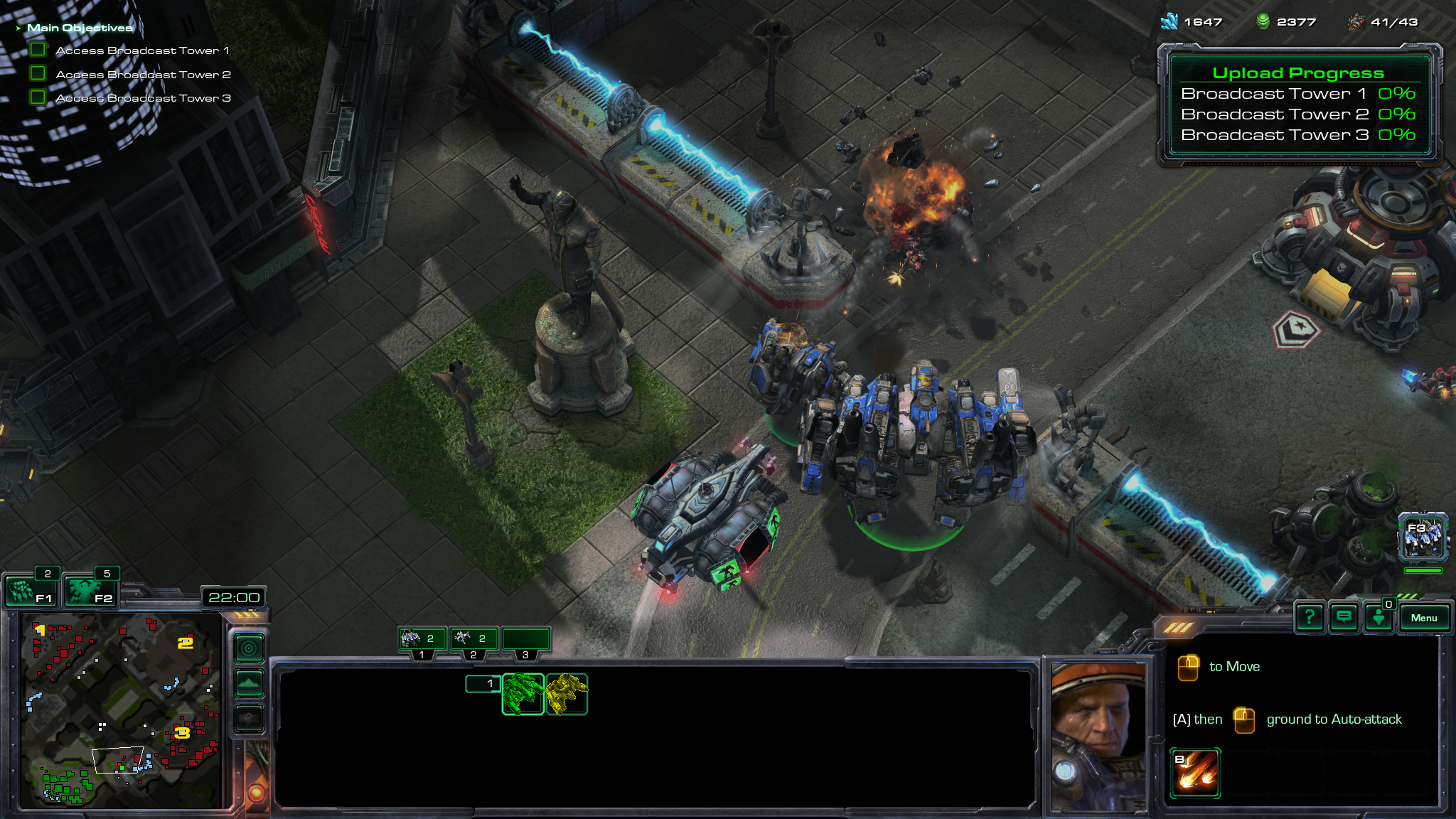The height and width of the screenshot is (819, 1456).
Task: Click the minimap handshake alliance color button
Action: (x=249, y=719)
